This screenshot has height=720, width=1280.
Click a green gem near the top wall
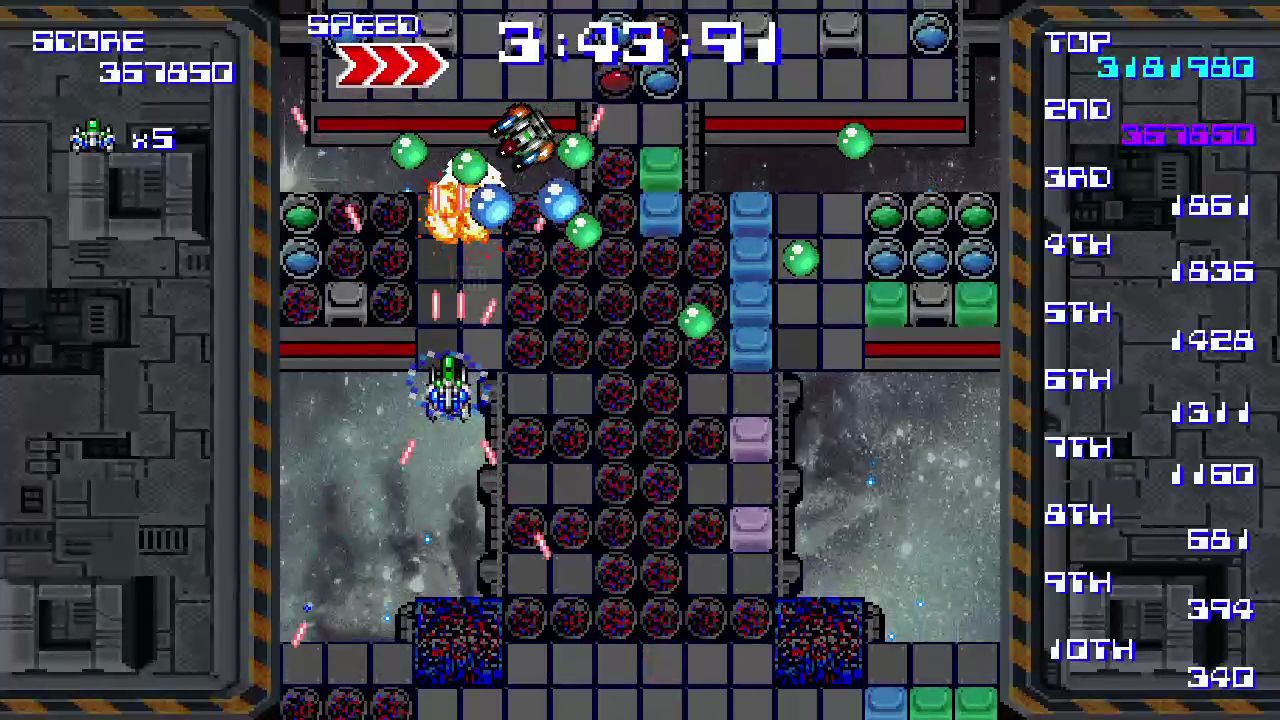(x=855, y=142)
